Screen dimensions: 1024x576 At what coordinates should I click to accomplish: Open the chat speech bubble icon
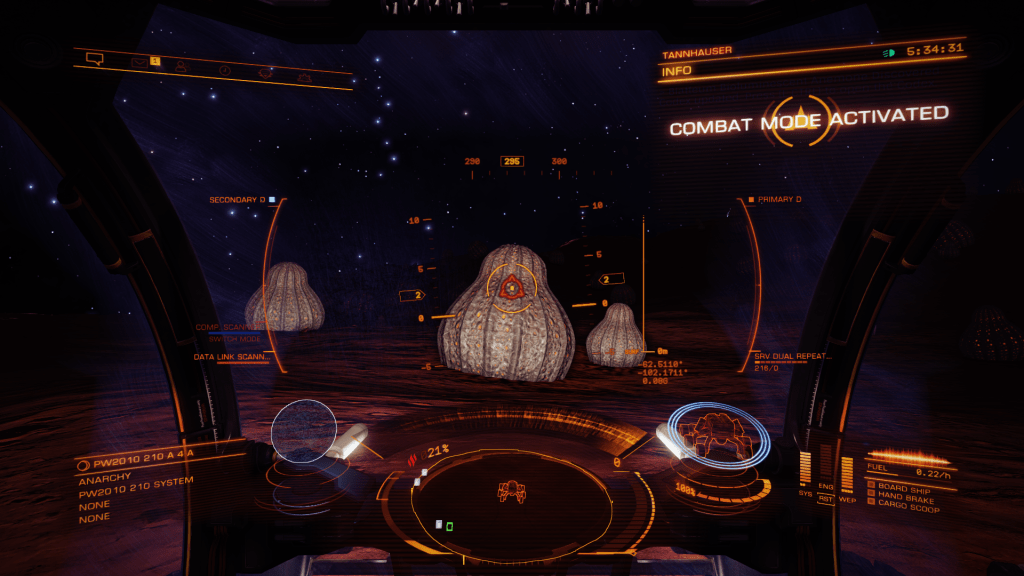95,58
